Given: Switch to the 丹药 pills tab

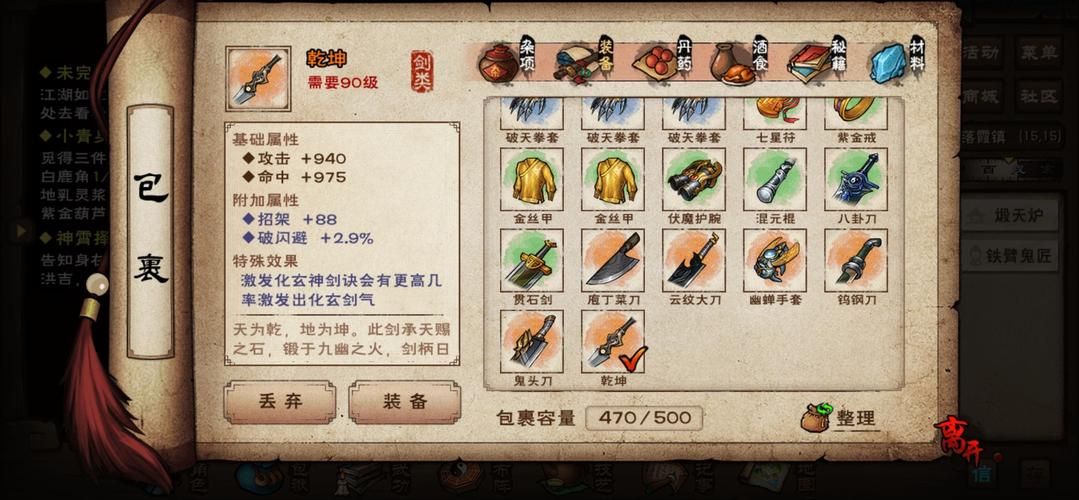Looking at the screenshot, I should pyautogui.click(x=664, y=61).
